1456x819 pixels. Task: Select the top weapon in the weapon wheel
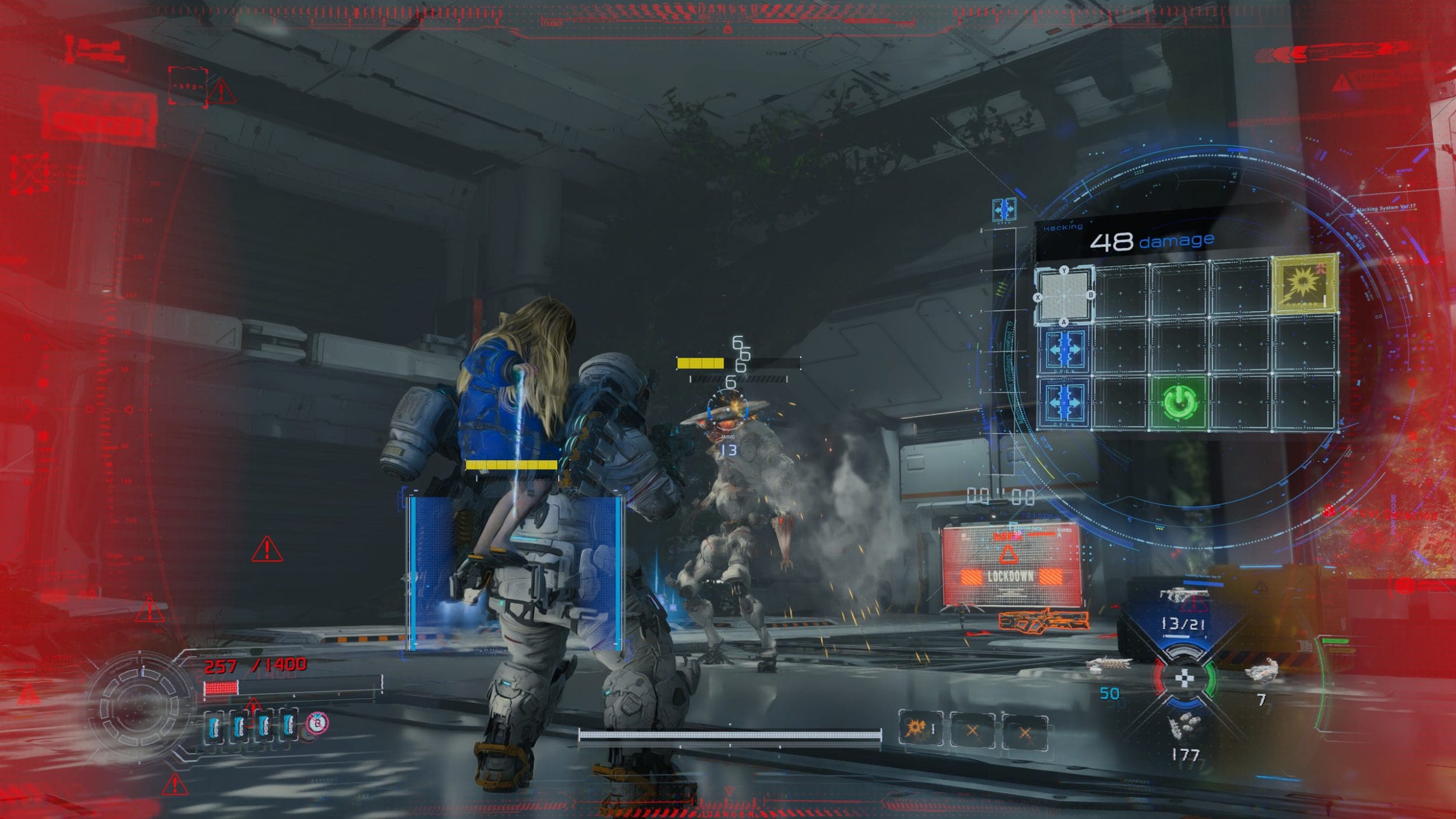point(1183,595)
